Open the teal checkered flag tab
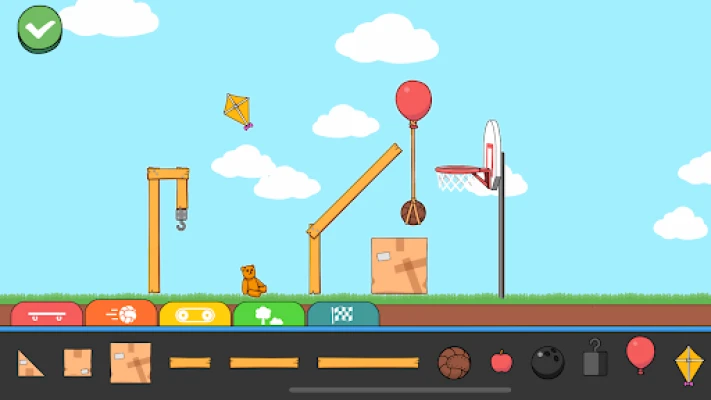 [343, 315]
